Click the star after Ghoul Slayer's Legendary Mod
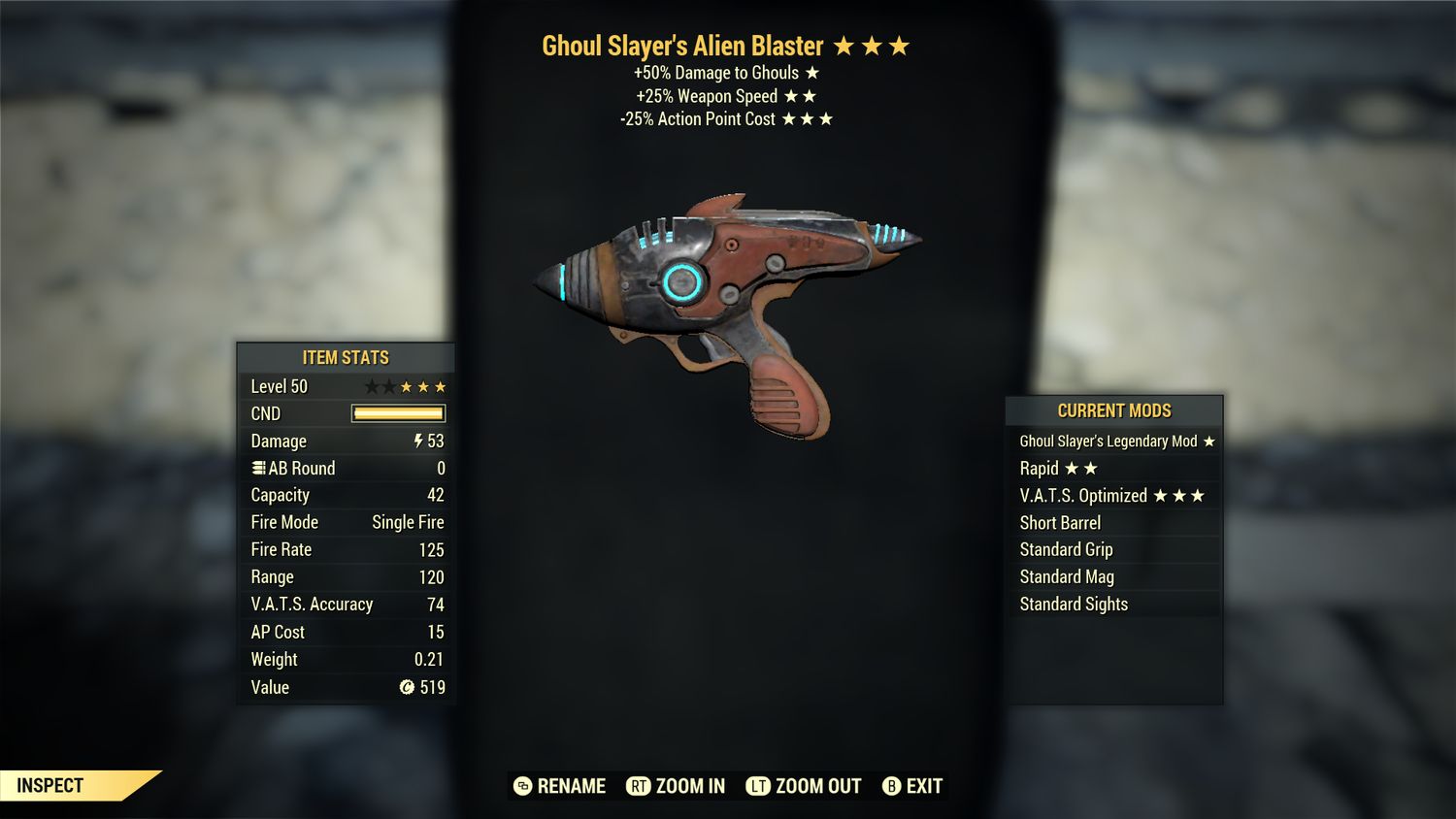 [1209, 441]
